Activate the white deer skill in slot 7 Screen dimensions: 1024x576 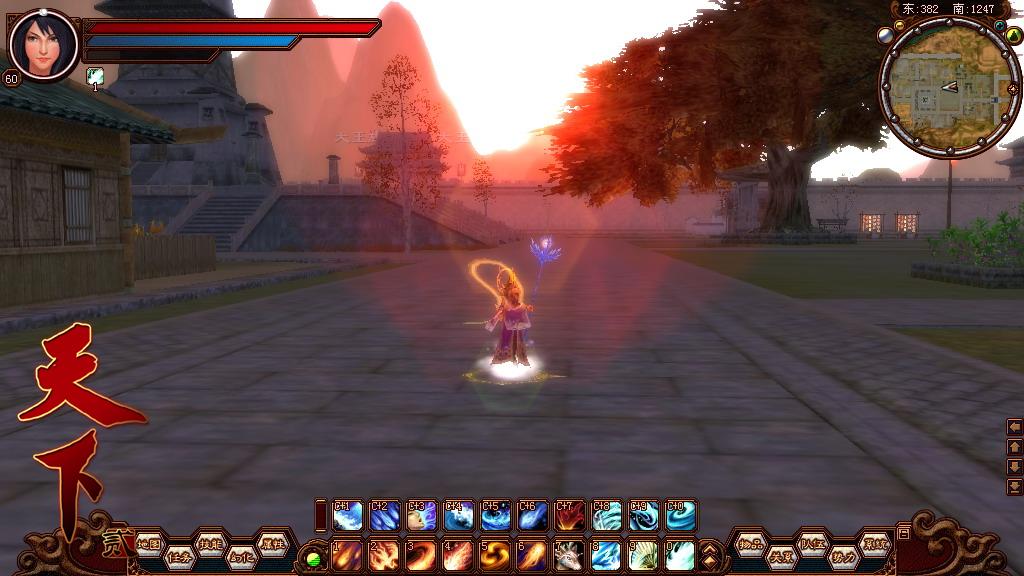570,555
